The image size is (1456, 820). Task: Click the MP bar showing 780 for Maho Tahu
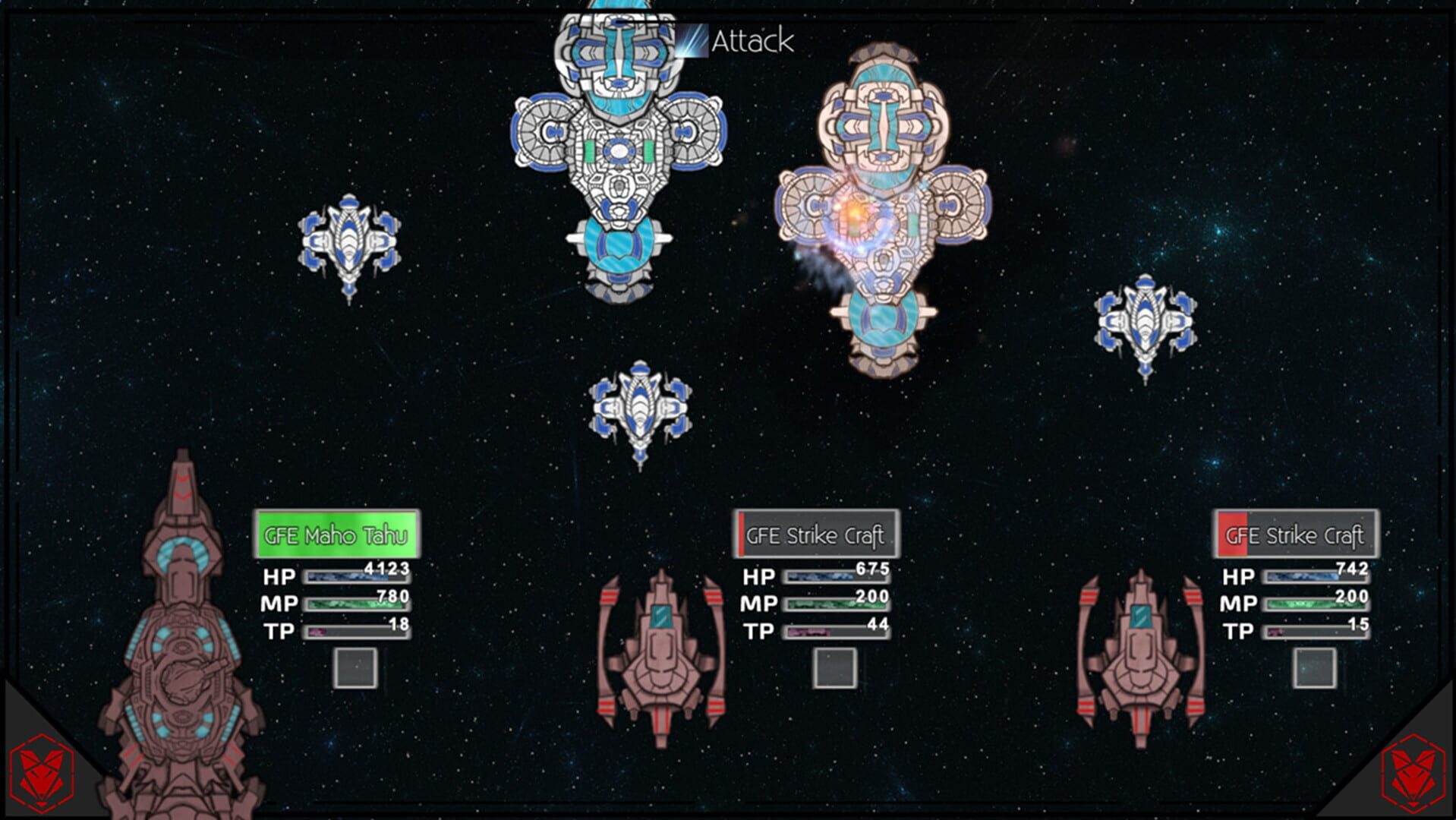(357, 604)
